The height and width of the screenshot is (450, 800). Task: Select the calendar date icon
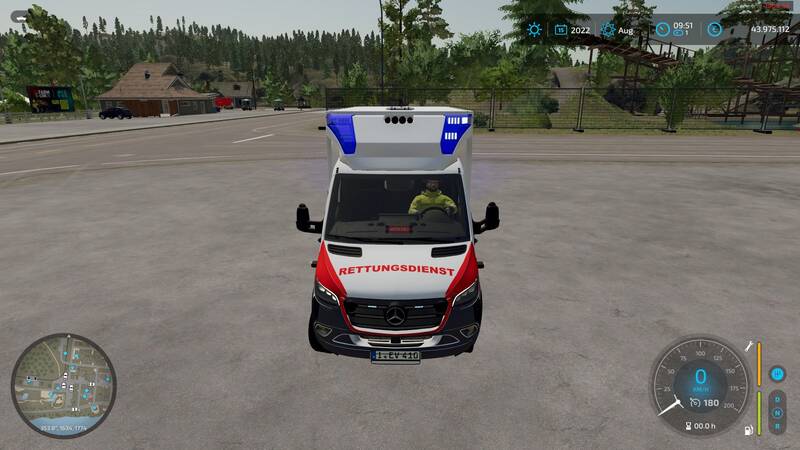(561, 30)
